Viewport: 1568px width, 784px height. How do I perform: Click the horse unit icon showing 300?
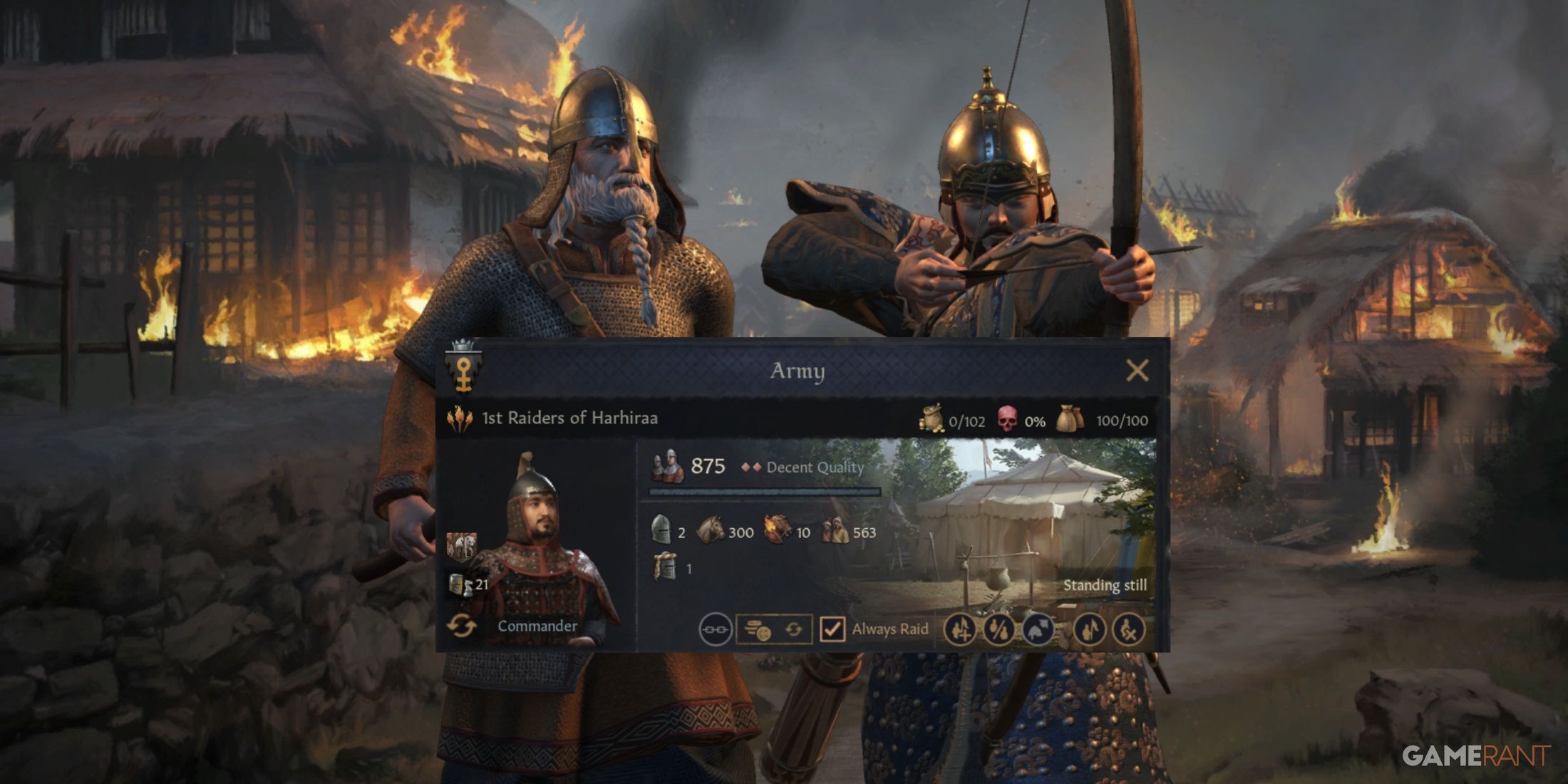(x=710, y=531)
